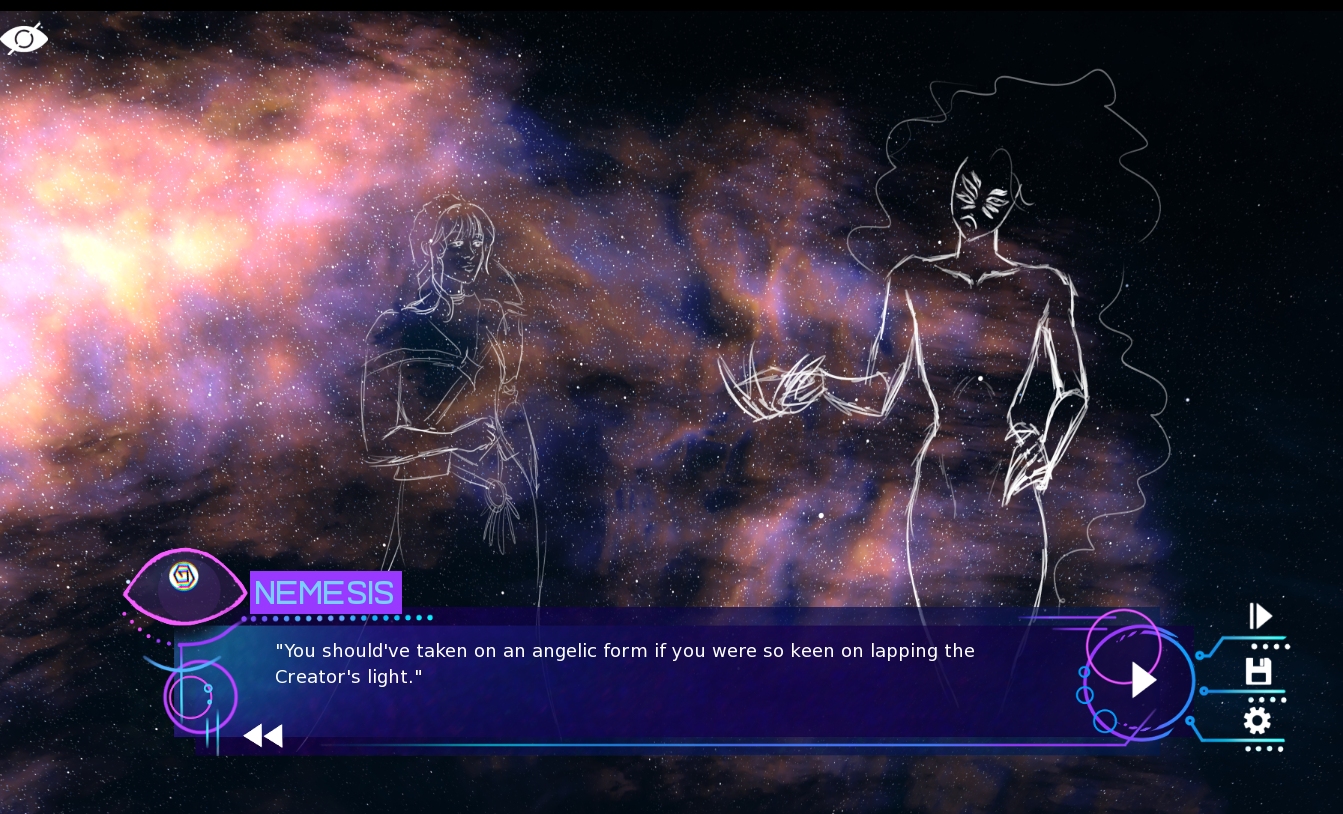Activate the skip-forward icon
The image size is (1343, 814).
coord(1260,616)
